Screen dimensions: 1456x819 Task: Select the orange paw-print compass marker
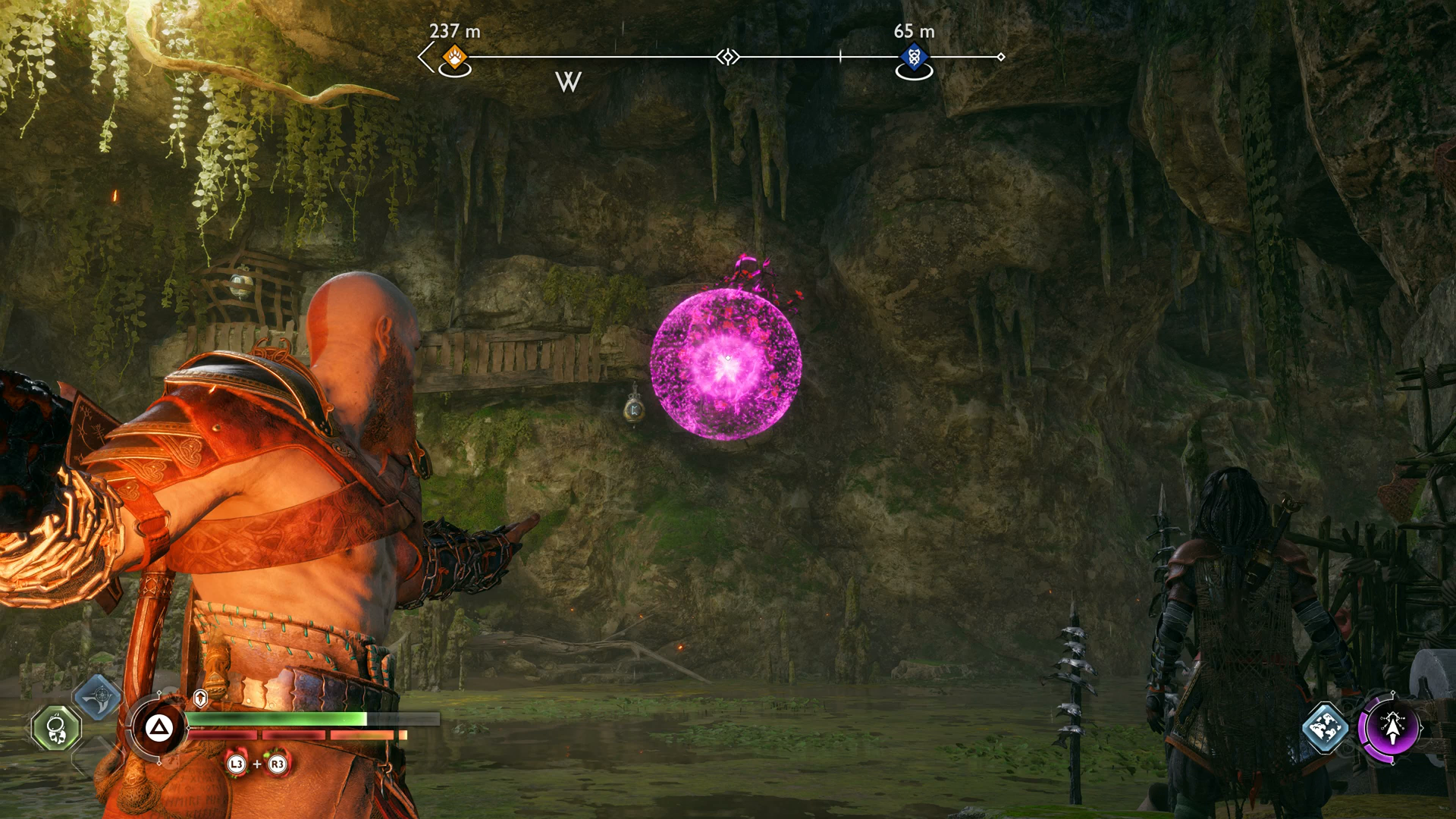(455, 57)
